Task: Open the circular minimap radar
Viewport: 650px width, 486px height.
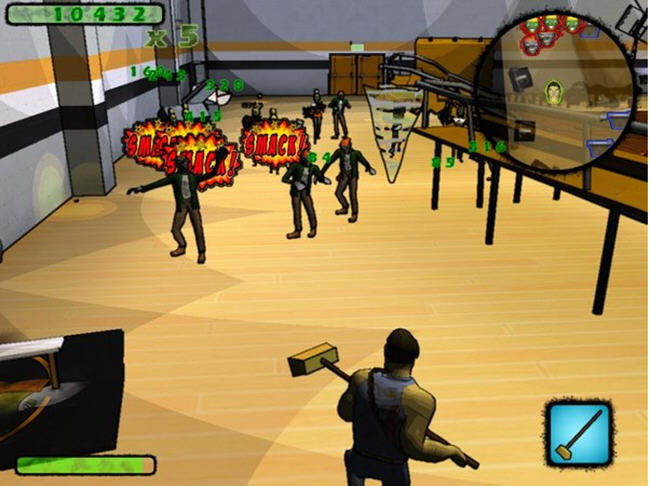Action: click(x=559, y=92)
